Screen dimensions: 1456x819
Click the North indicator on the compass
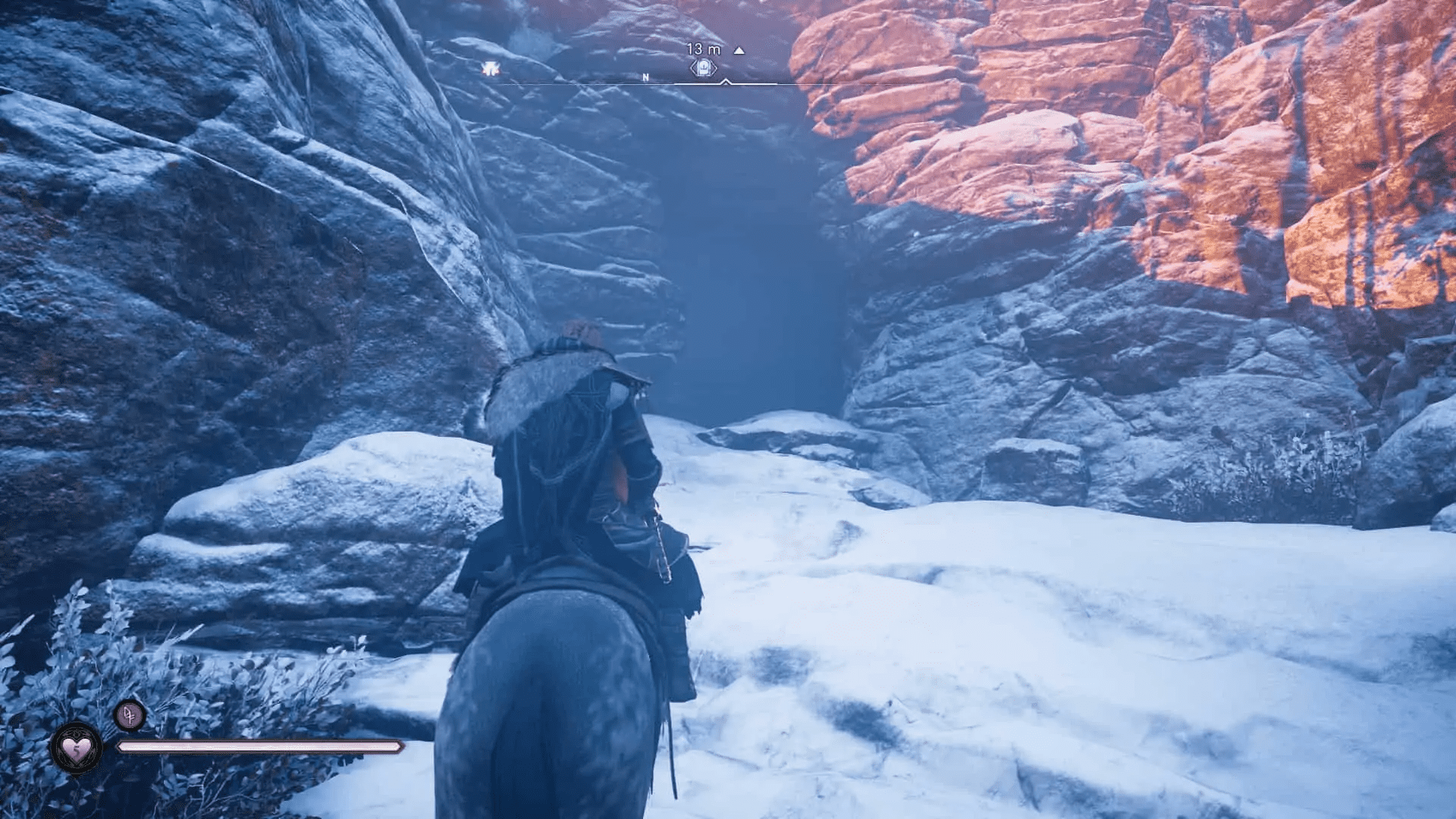(x=645, y=77)
